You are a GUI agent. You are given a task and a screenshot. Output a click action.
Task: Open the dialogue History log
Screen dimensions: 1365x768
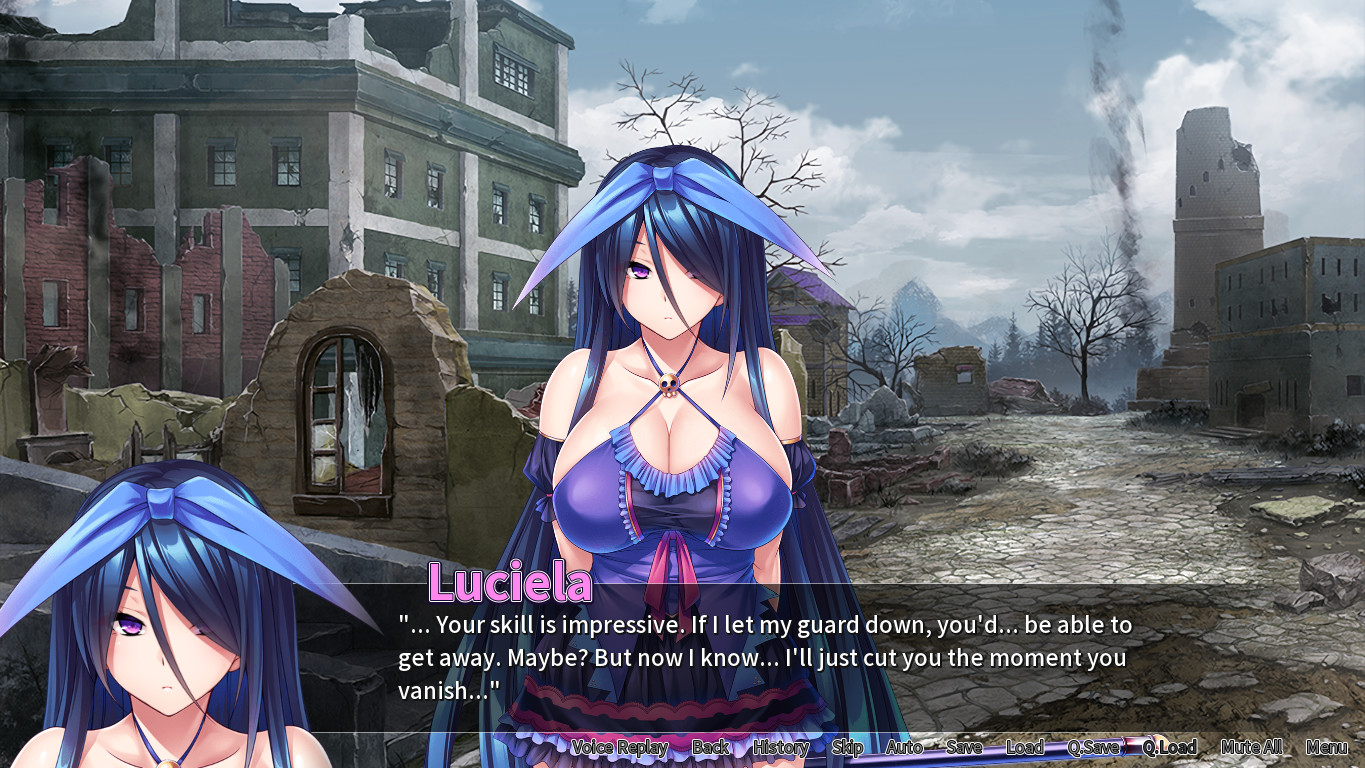[x=780, y=747]
